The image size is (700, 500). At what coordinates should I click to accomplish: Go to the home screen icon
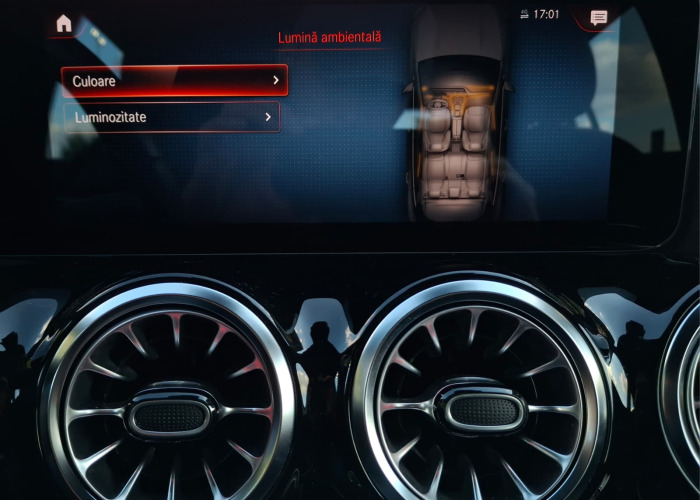(64, 23)
